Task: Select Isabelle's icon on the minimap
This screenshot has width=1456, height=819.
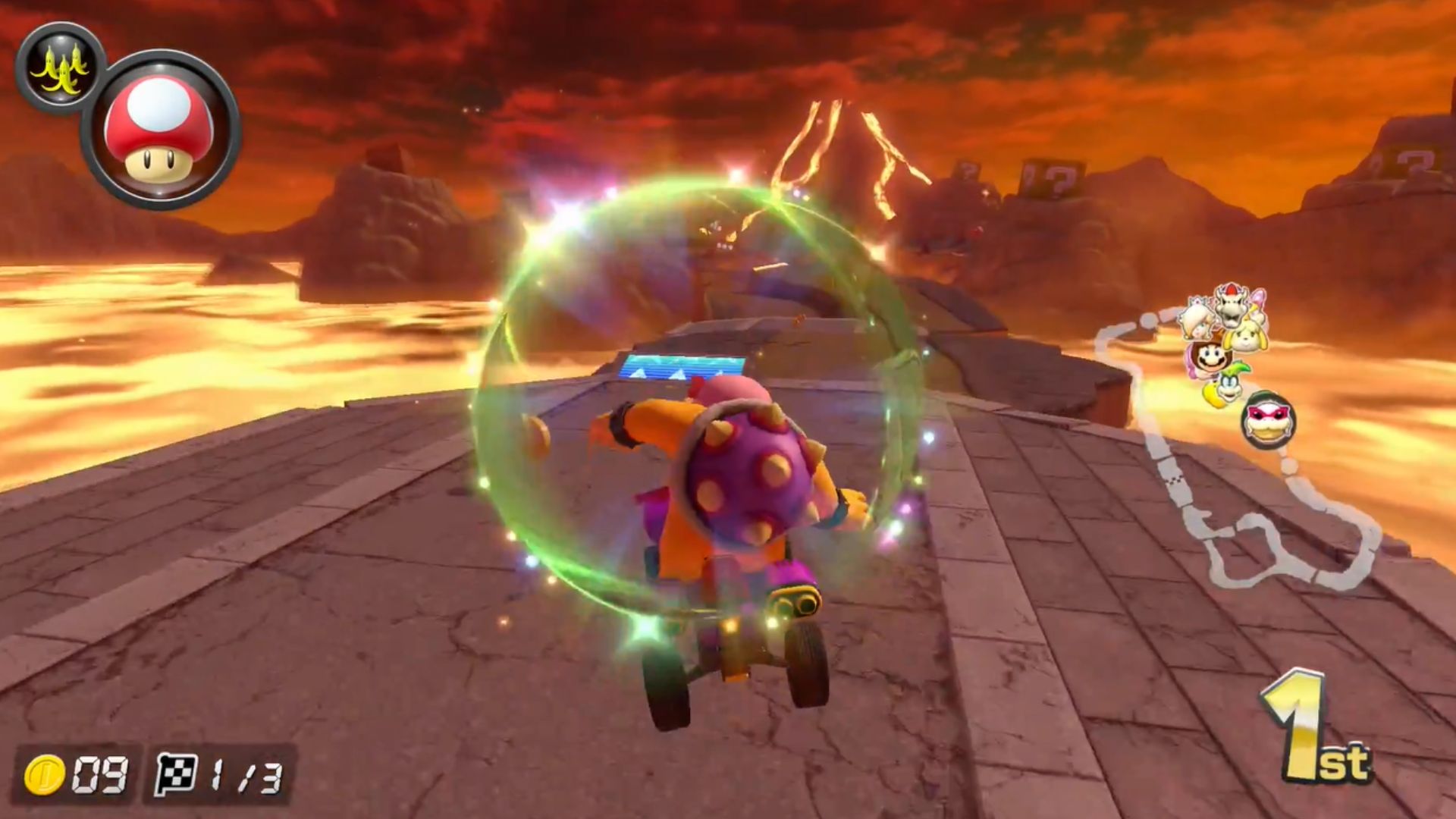Action: tap(1246, 337)
